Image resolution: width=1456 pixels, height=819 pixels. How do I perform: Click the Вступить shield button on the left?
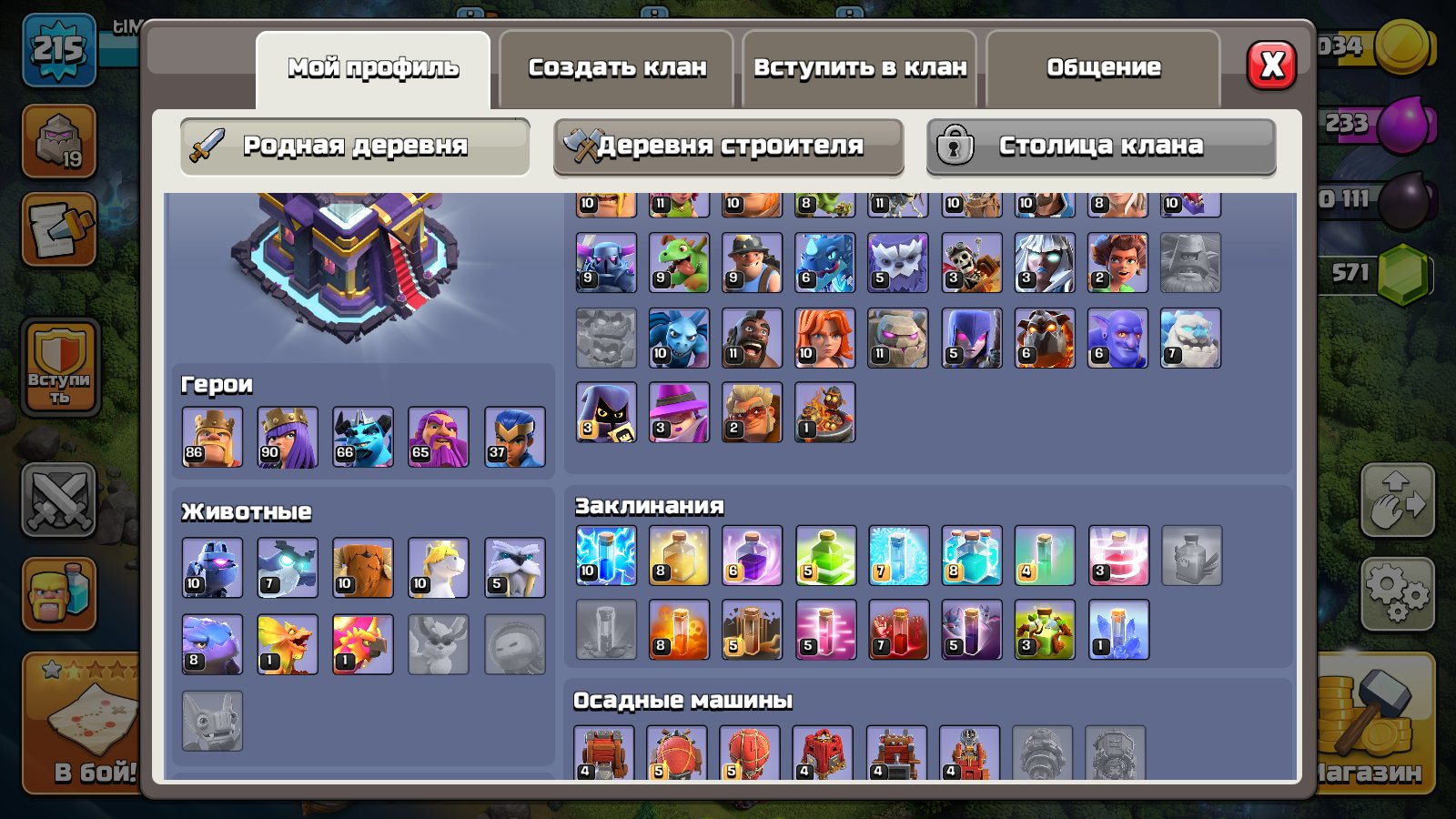(59, 367)
